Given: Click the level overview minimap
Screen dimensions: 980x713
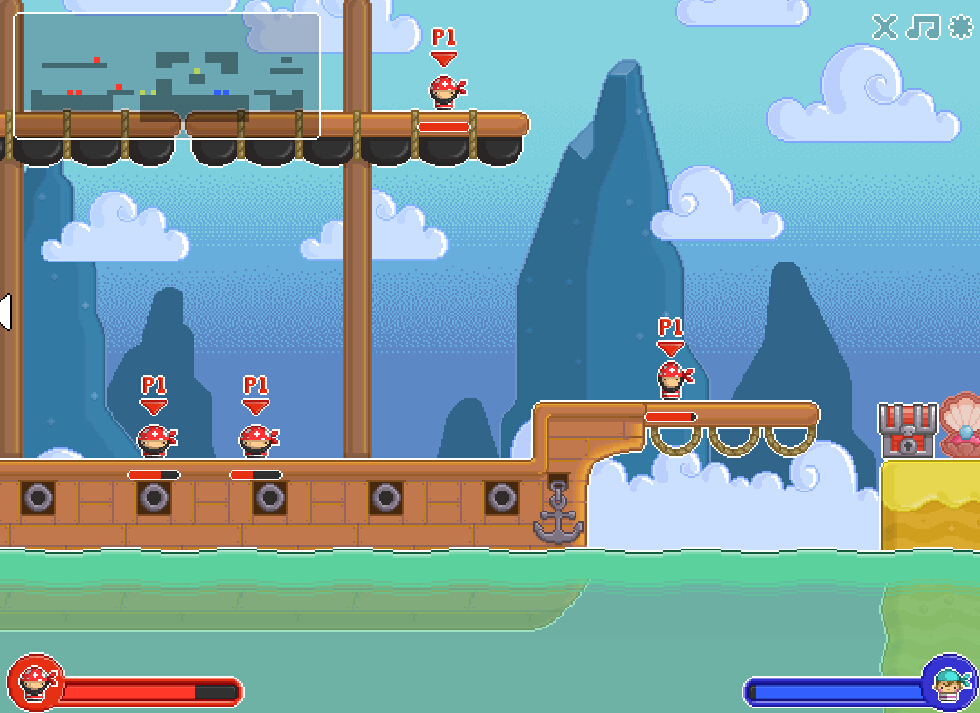Looking at the screenshot, I should click(x=166, y=75).
